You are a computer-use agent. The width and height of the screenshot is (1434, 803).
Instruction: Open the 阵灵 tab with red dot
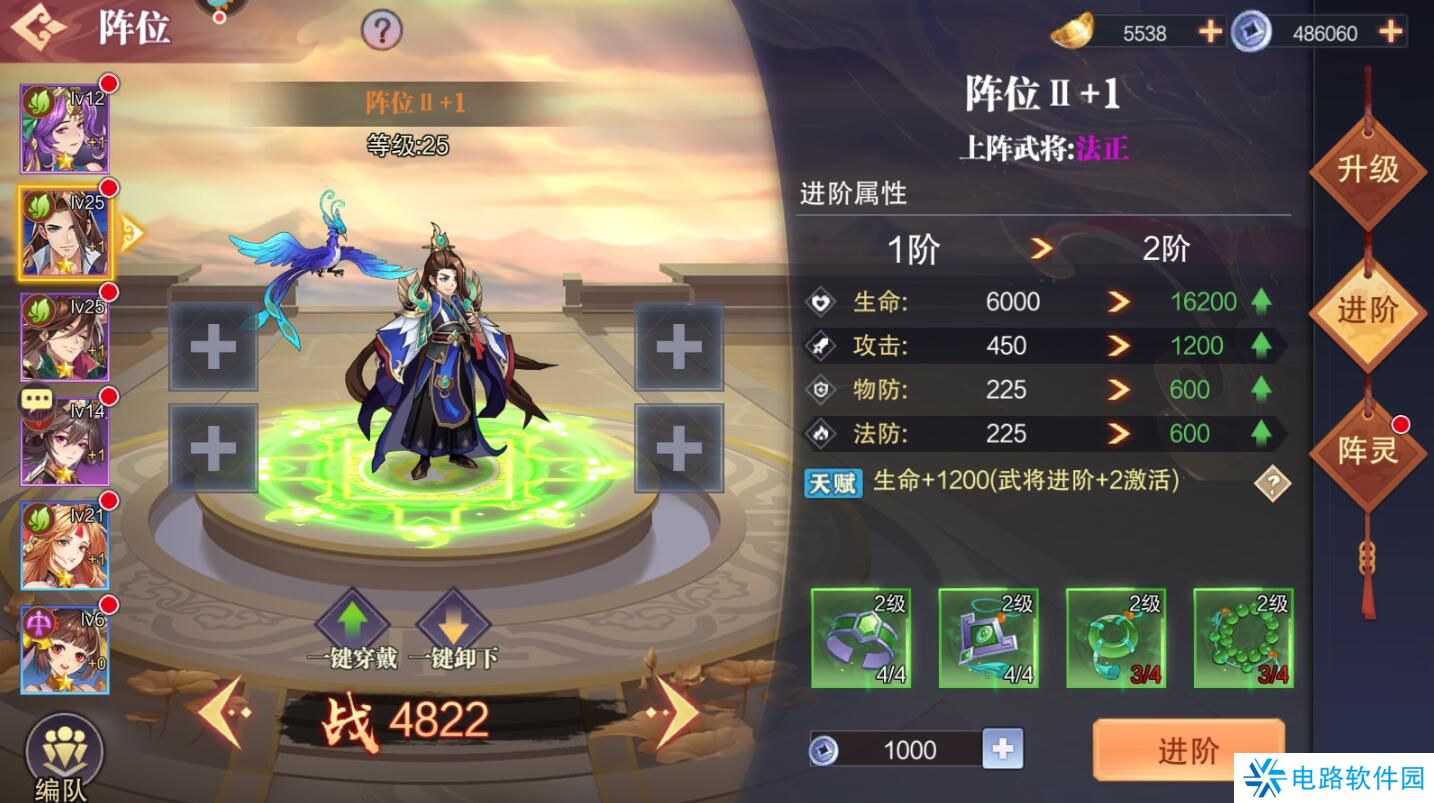pos(1370,450)
